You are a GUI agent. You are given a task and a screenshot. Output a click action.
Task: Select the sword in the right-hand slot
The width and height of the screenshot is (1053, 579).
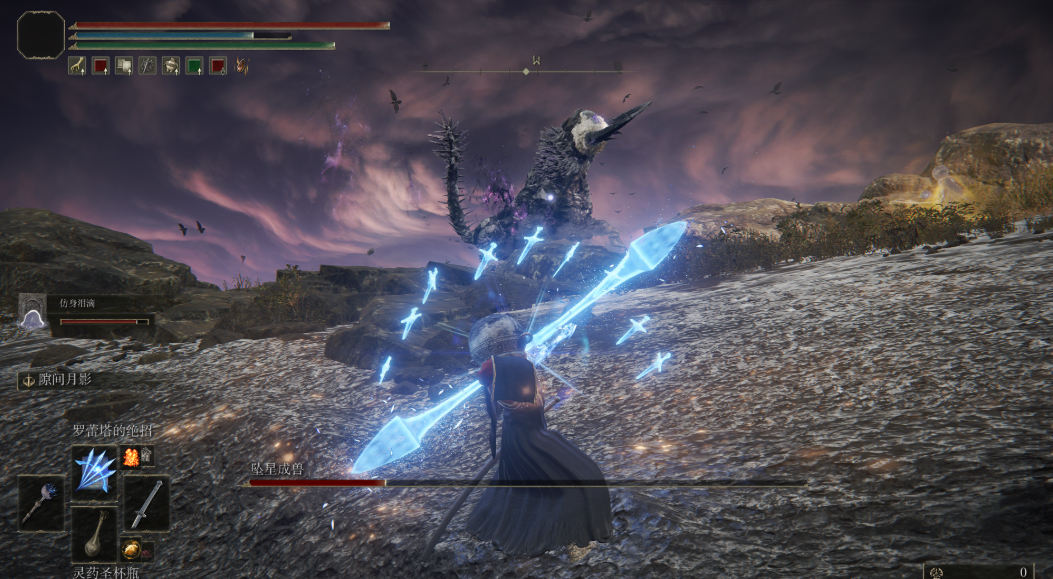[147, 502]
